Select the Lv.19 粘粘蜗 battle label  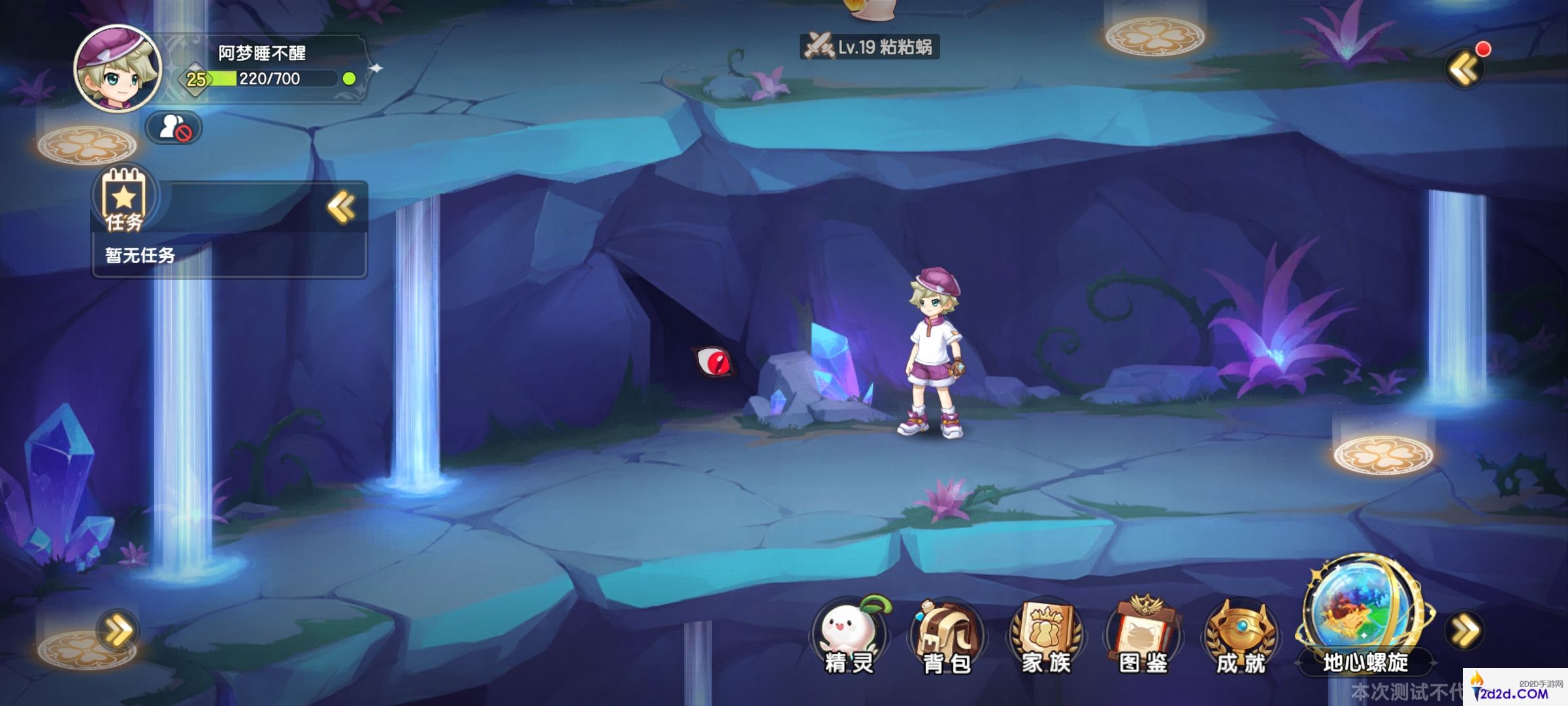tap(870, 47)
